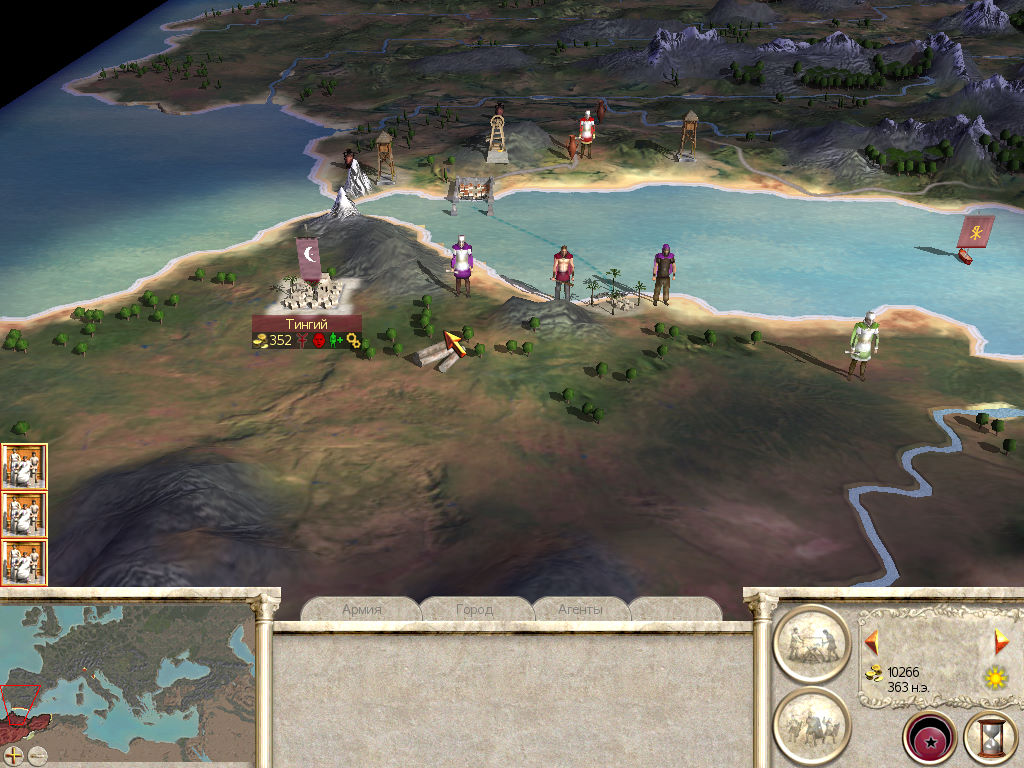Switch to the Армия tab

pos(361,609)
